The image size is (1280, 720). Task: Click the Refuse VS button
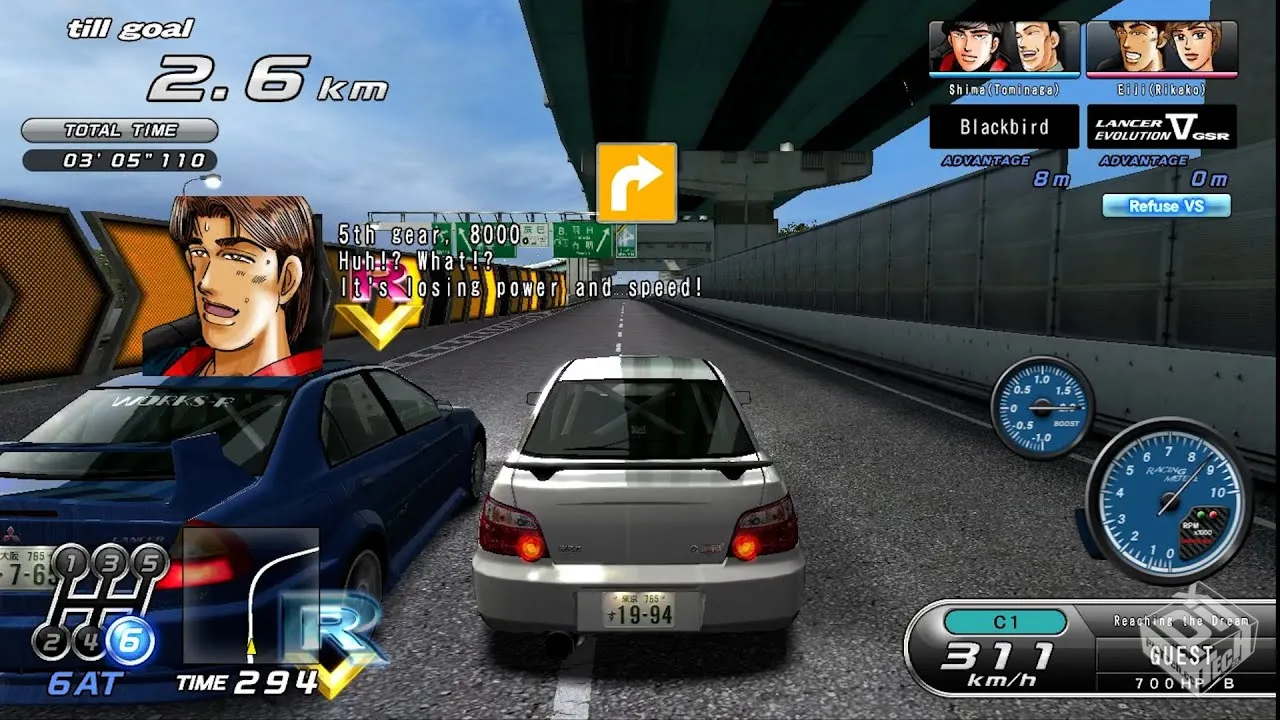1166,206
